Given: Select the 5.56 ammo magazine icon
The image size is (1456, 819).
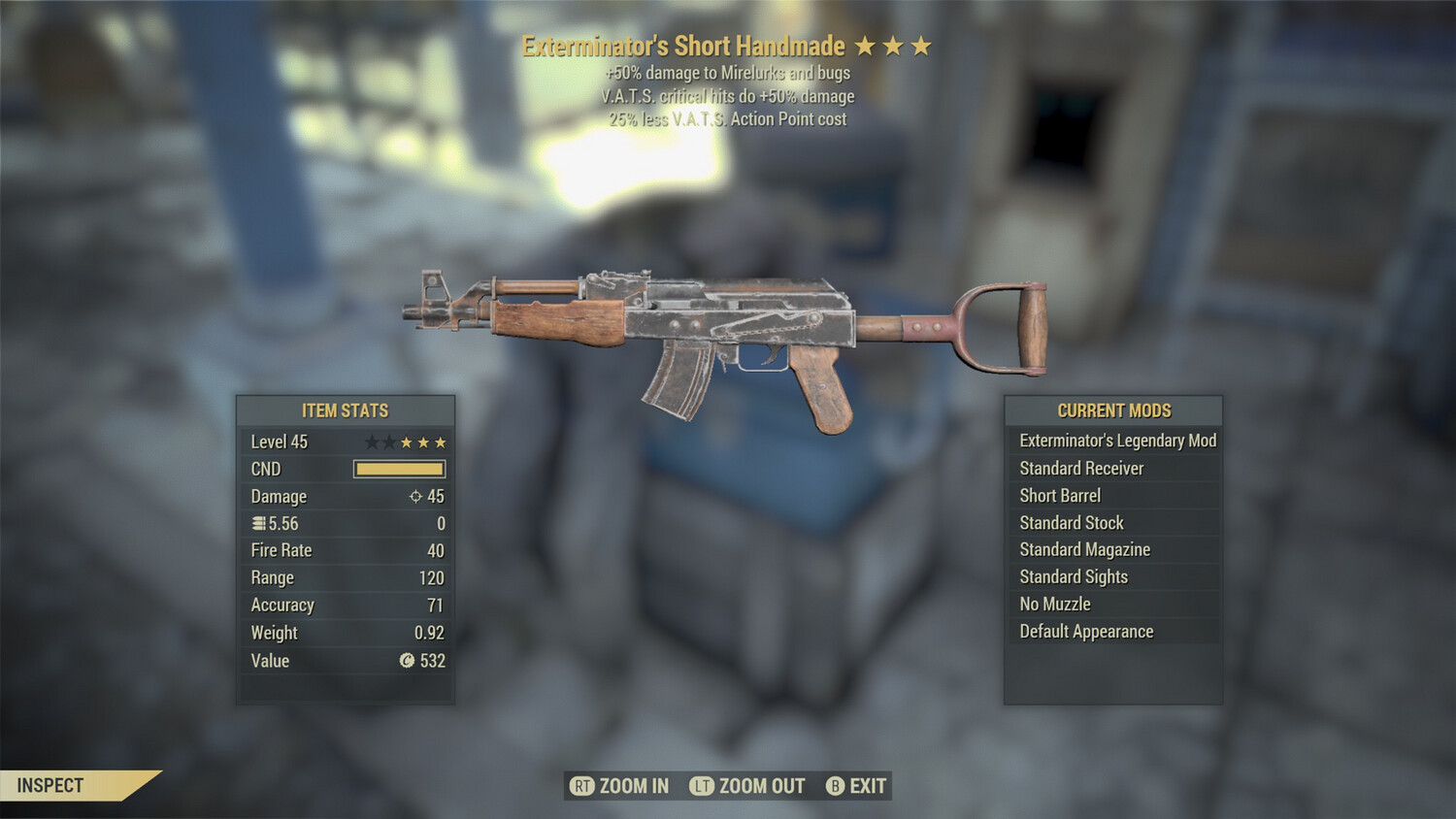Looking at the screenshot, I should pyautogui.click(x=258, y=523).
